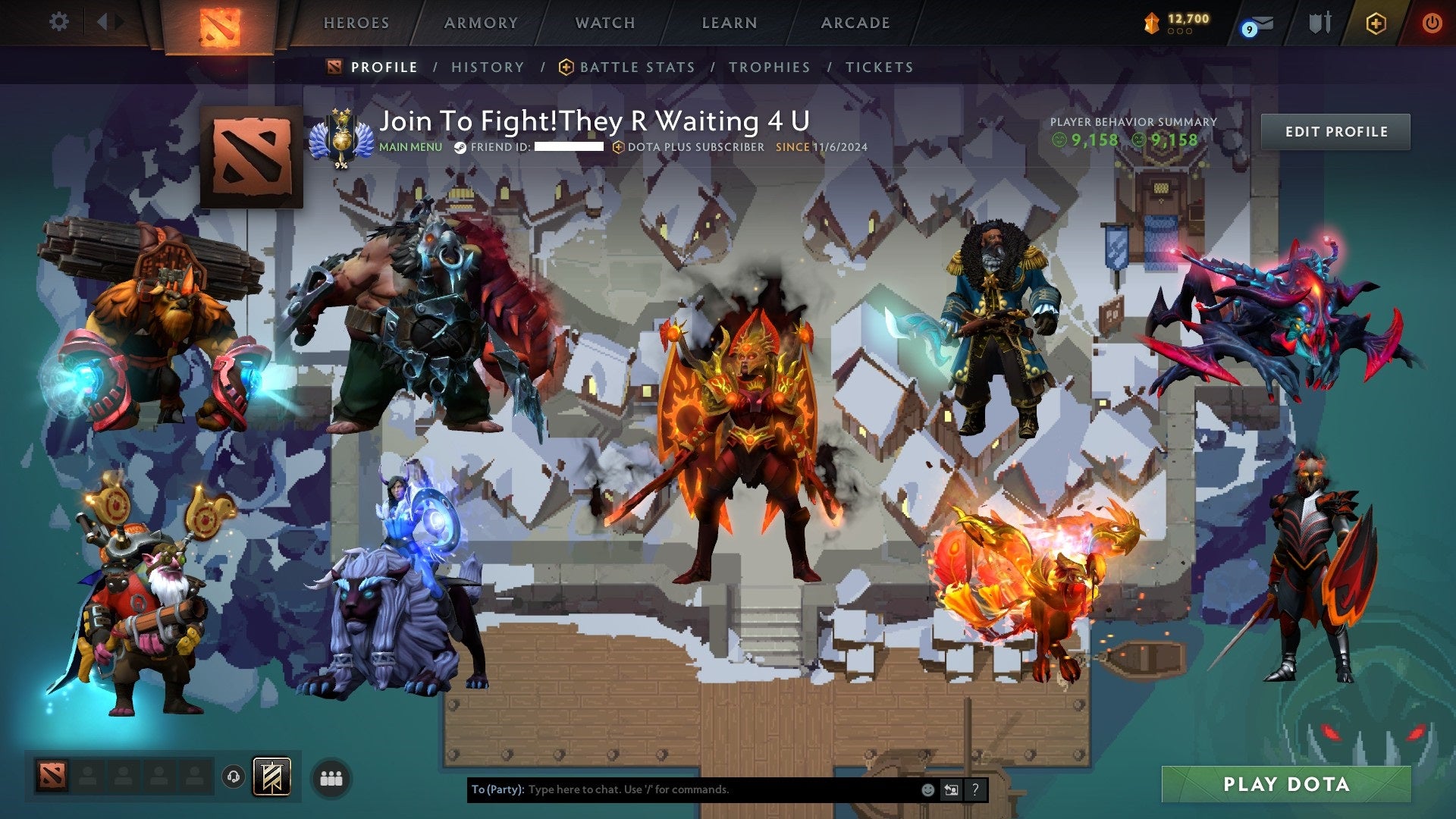The width and height of the screenshot is (1456, 819).
Task: Click the chat wheel help question mark
Action: coord(974,789)
